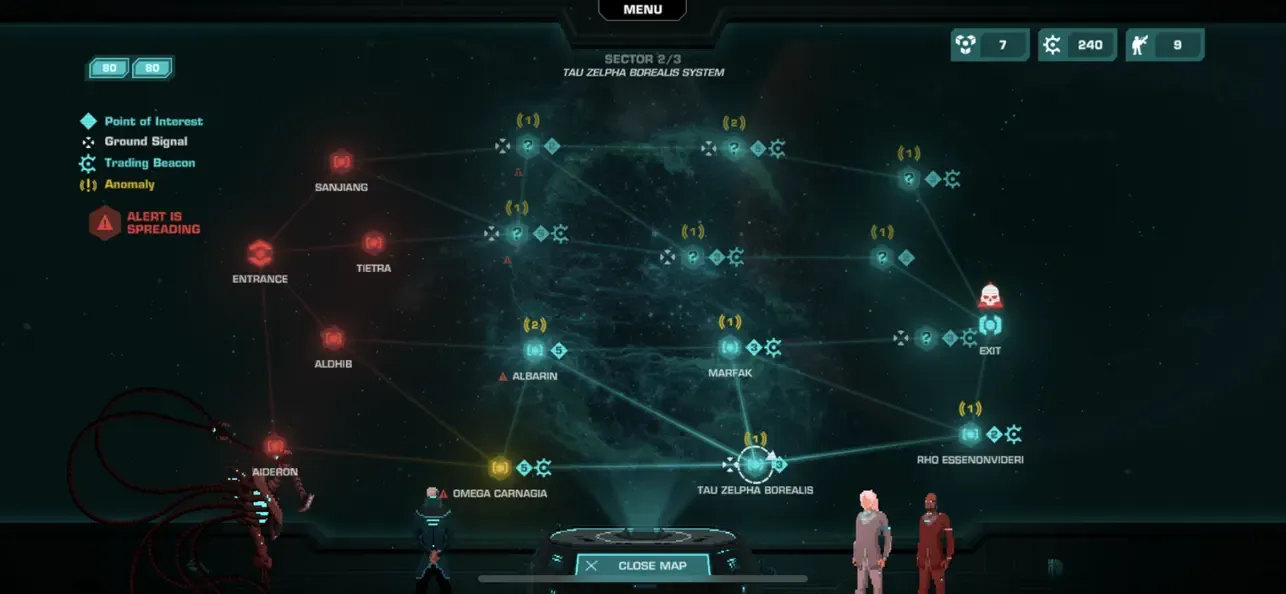1286x594 pixels.
Task: Select the Tau Zelpha Borealis node
Action: (755, 464)
